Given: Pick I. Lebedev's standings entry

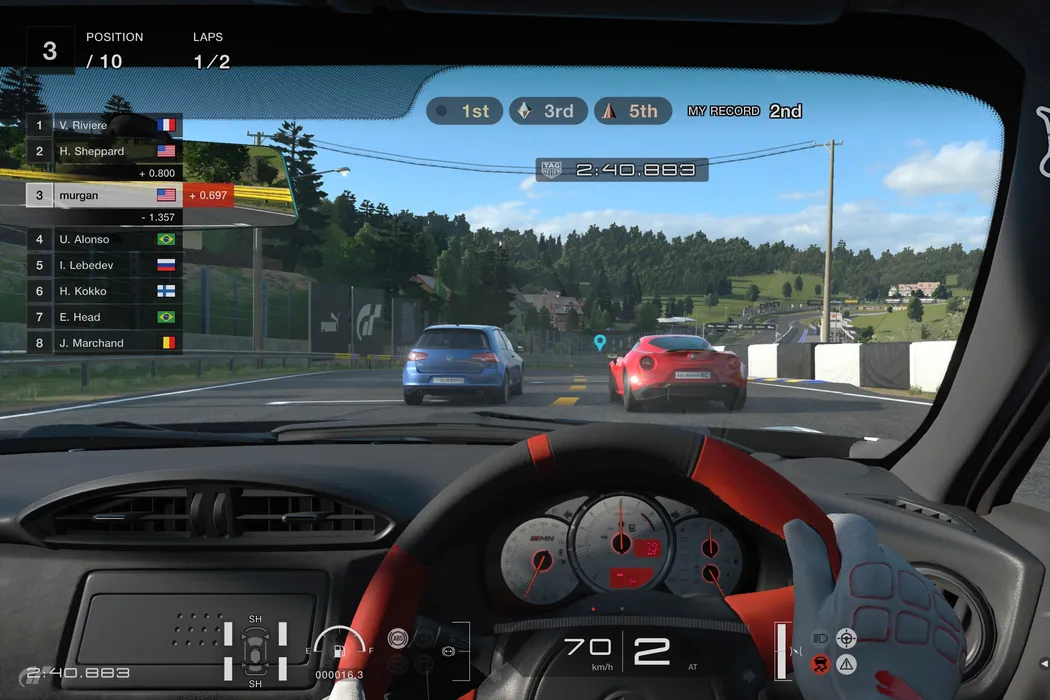Looking at the screenshot, I should click(104, 265).
